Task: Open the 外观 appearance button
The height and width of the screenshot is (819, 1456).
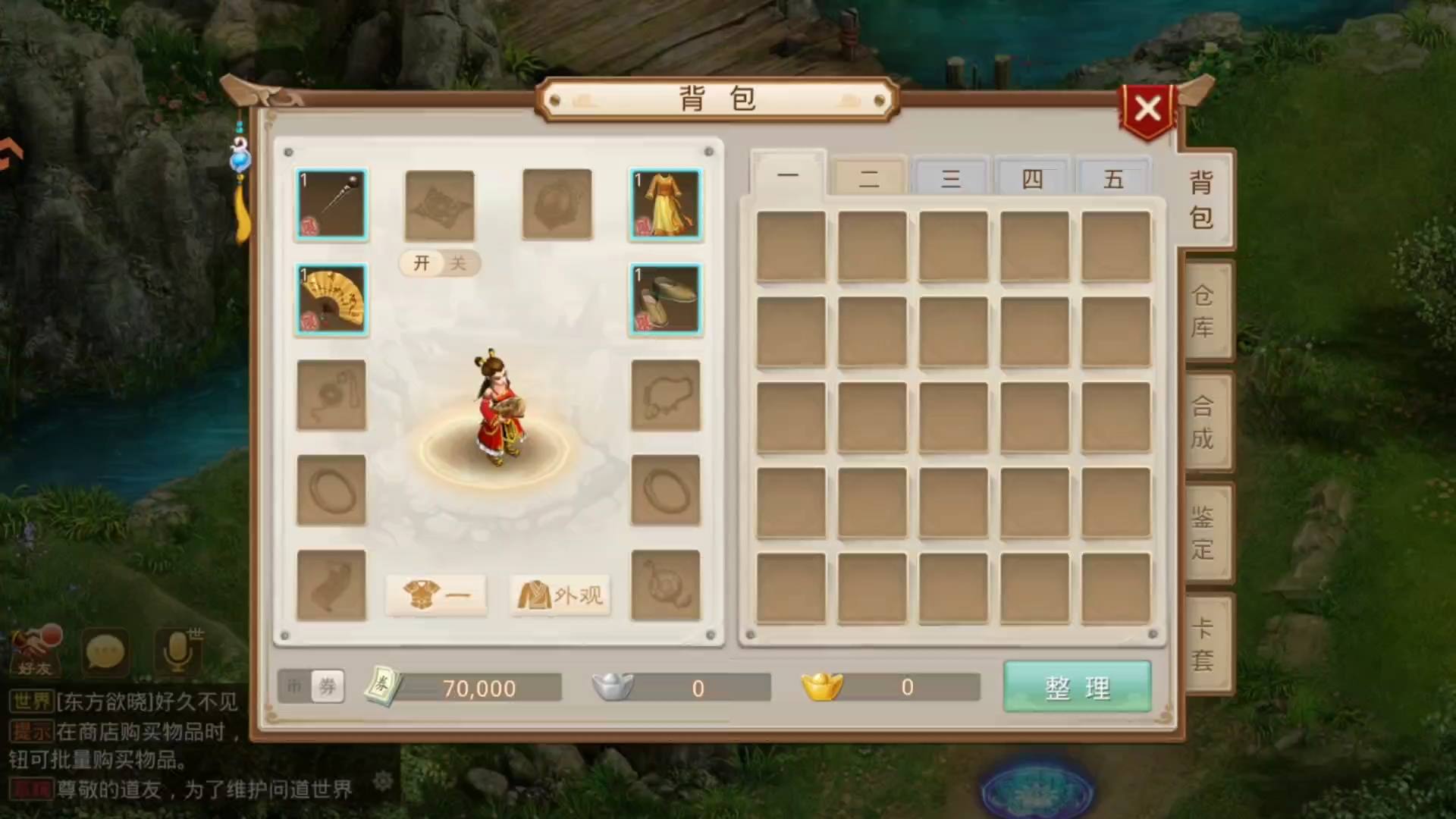Action: pyautogui.click(x=560, y=595)
